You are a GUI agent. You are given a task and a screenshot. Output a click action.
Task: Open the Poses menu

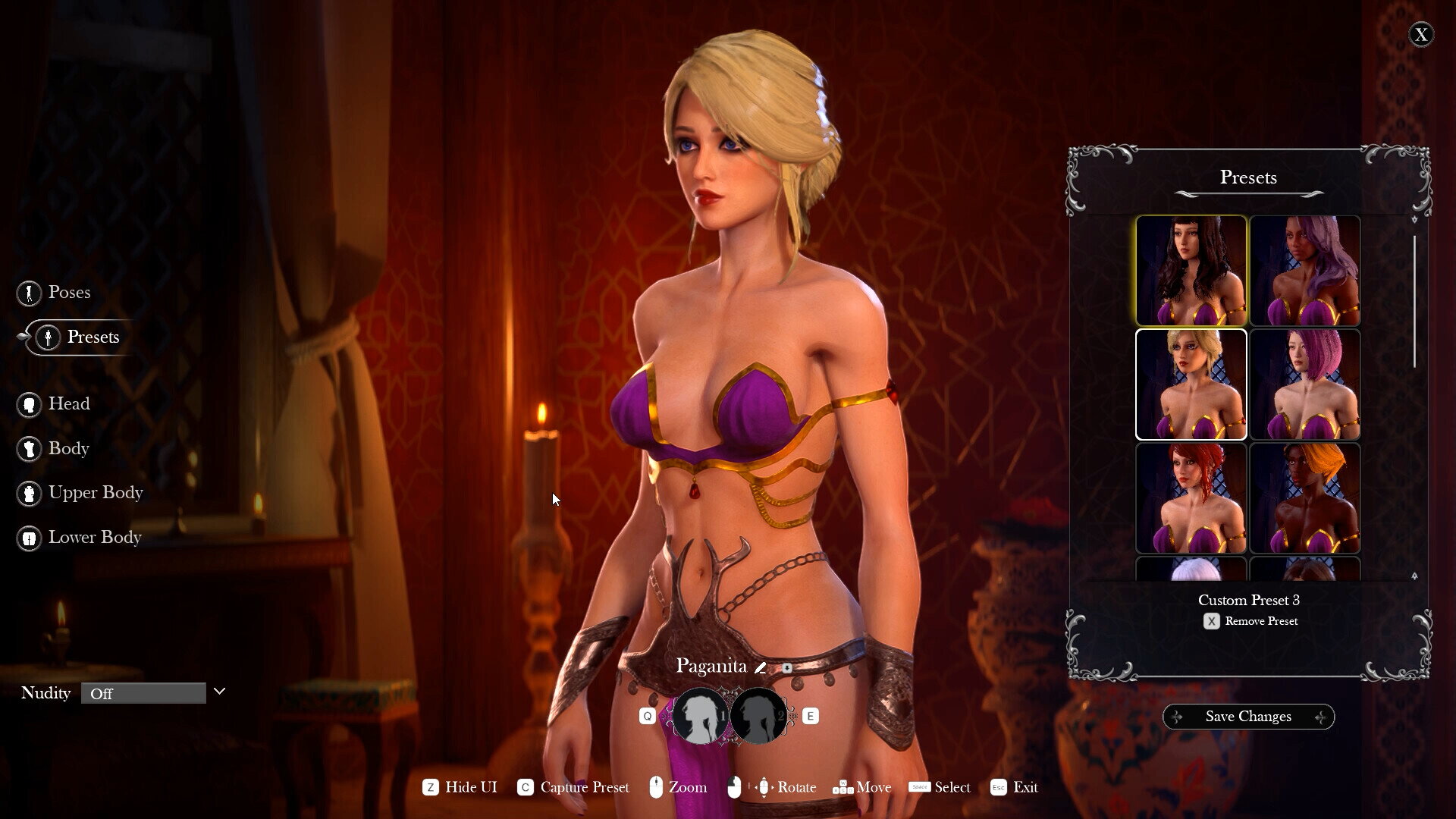tap(68, 293)
